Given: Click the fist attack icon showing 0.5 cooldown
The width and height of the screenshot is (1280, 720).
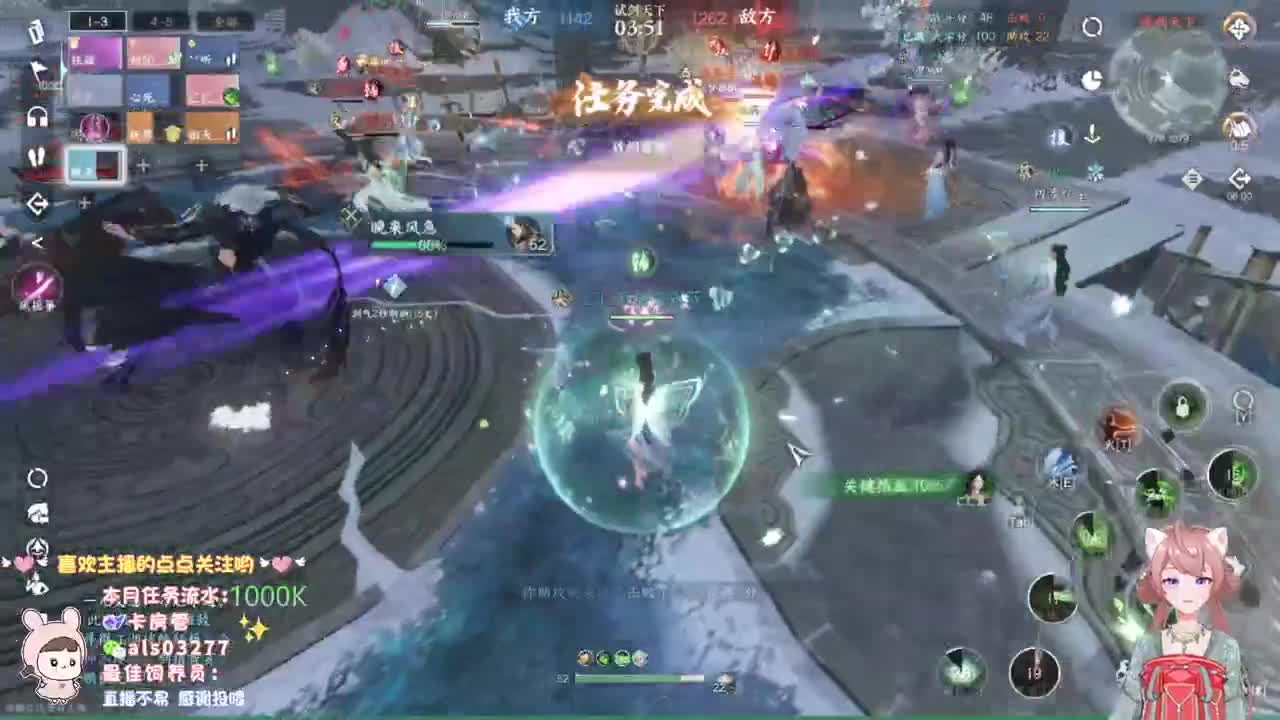Looking at the screenshot, I should point(1237,129).
